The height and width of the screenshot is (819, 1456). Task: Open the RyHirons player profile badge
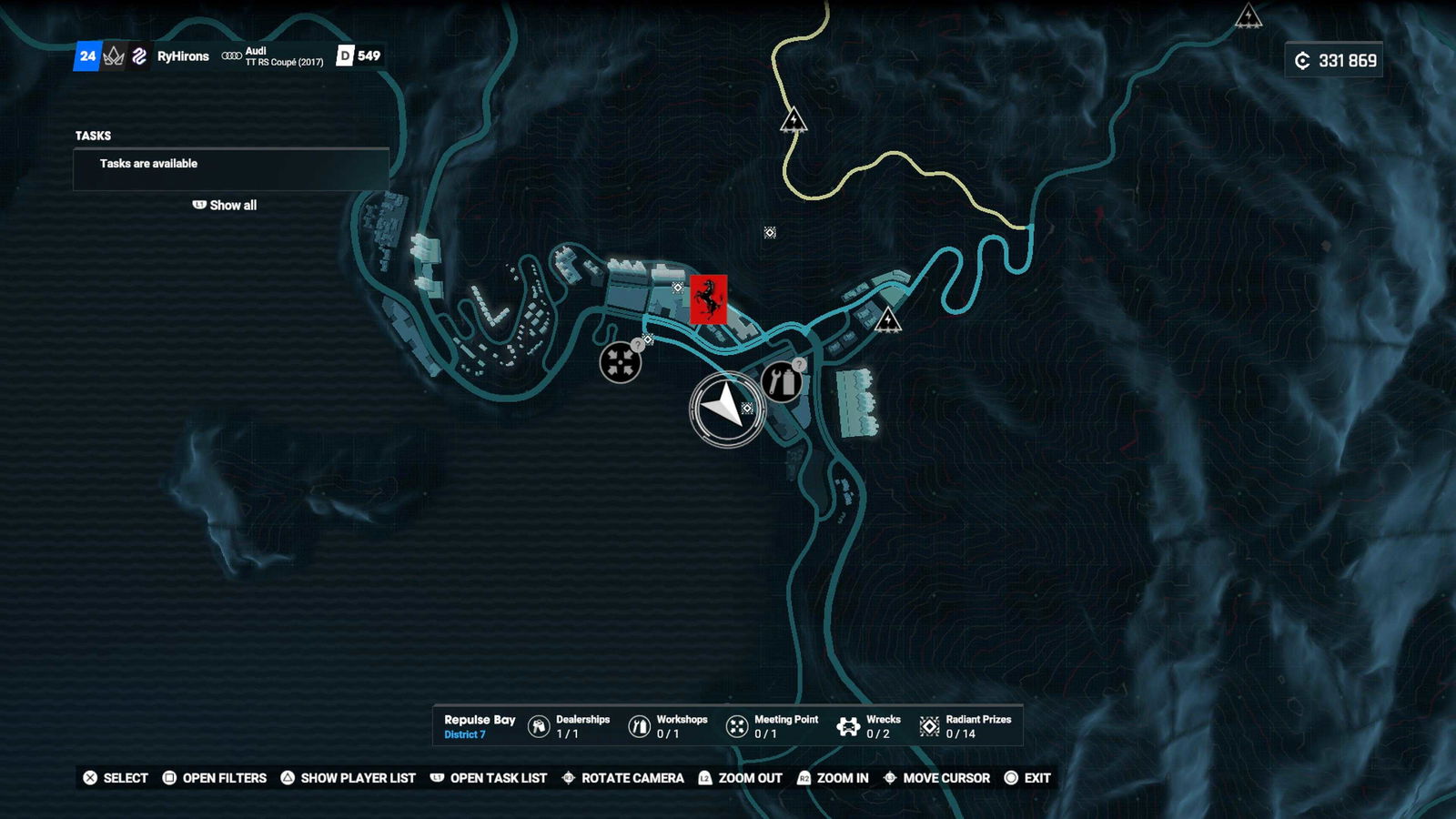pos(182,56)
